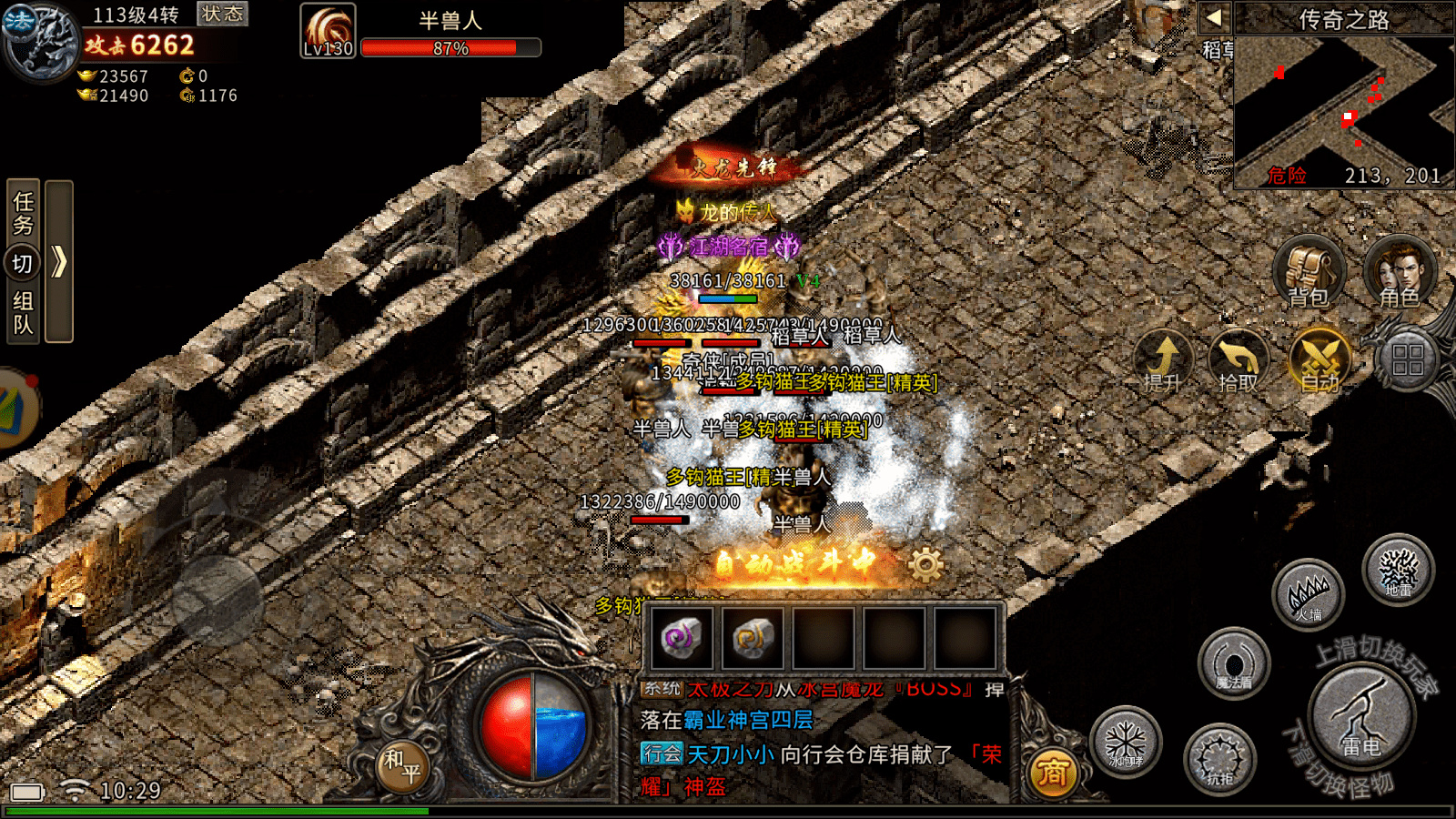The height and width of the screenshot is (819, 1456).
Task: Open the 角色 character panel
Action: (x=1400, y=271)
